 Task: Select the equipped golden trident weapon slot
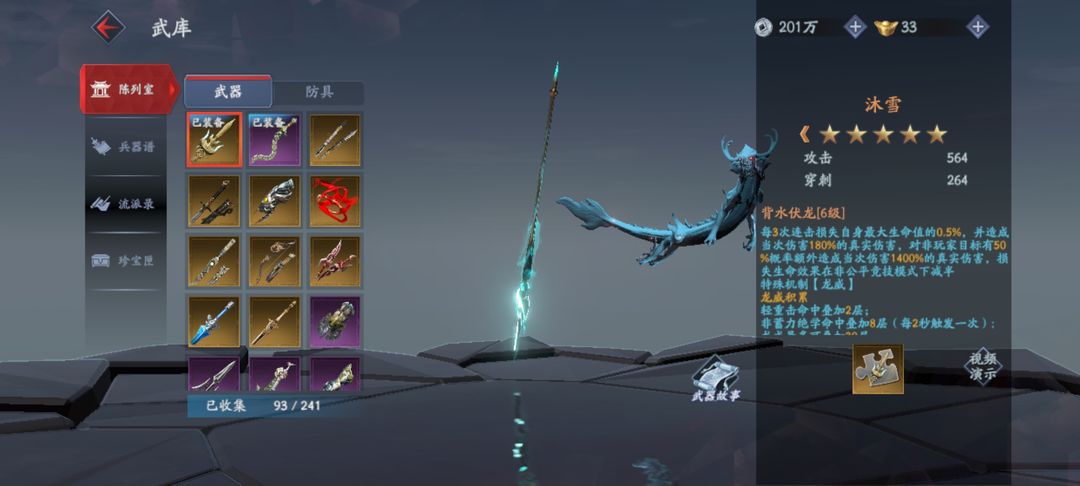tap(214, 139)
